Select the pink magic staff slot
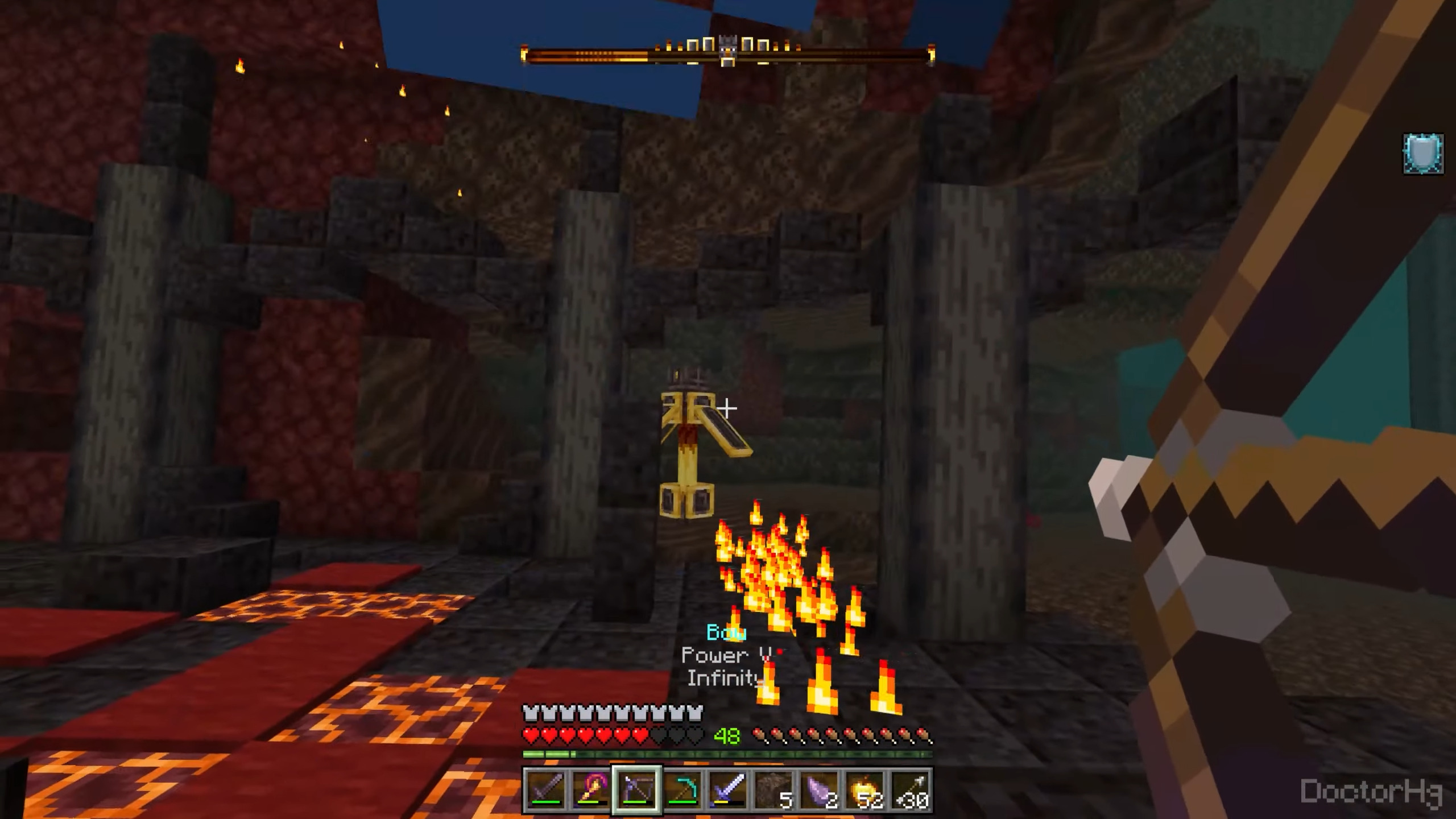 click(x=591, y=789)
